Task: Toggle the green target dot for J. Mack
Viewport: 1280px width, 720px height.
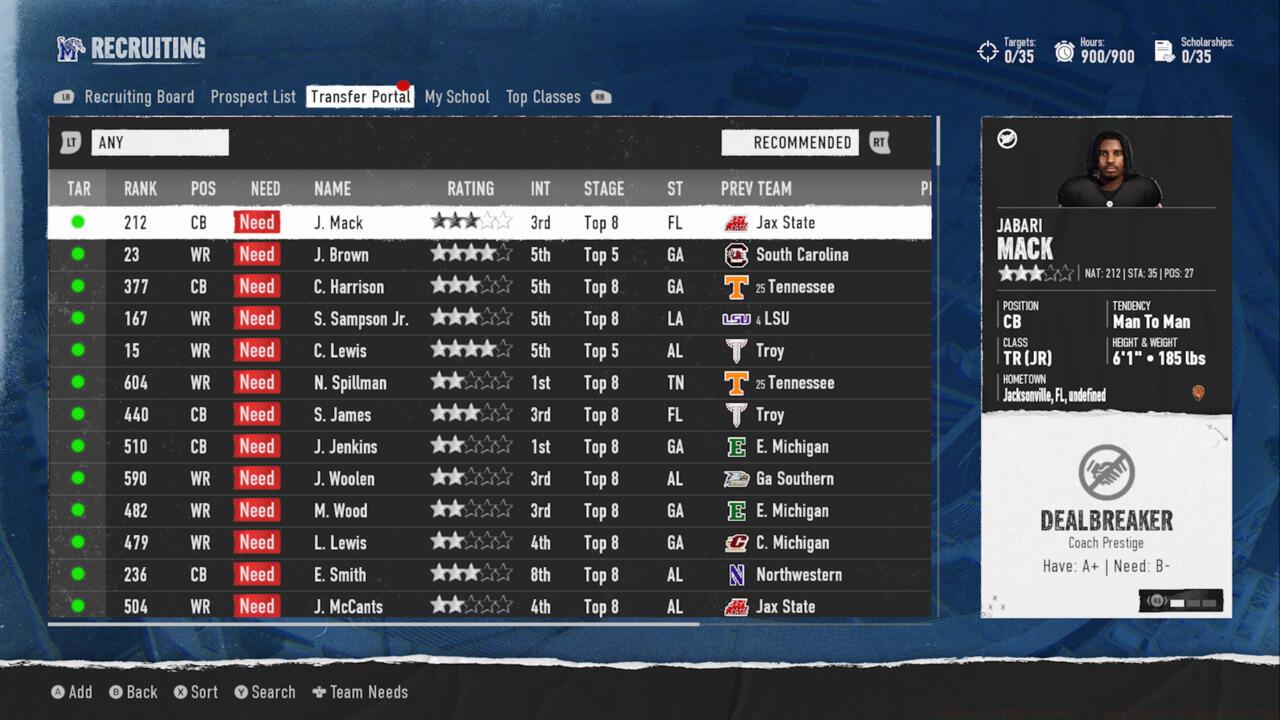Action: pyautogui.click(x=78, y=222)
